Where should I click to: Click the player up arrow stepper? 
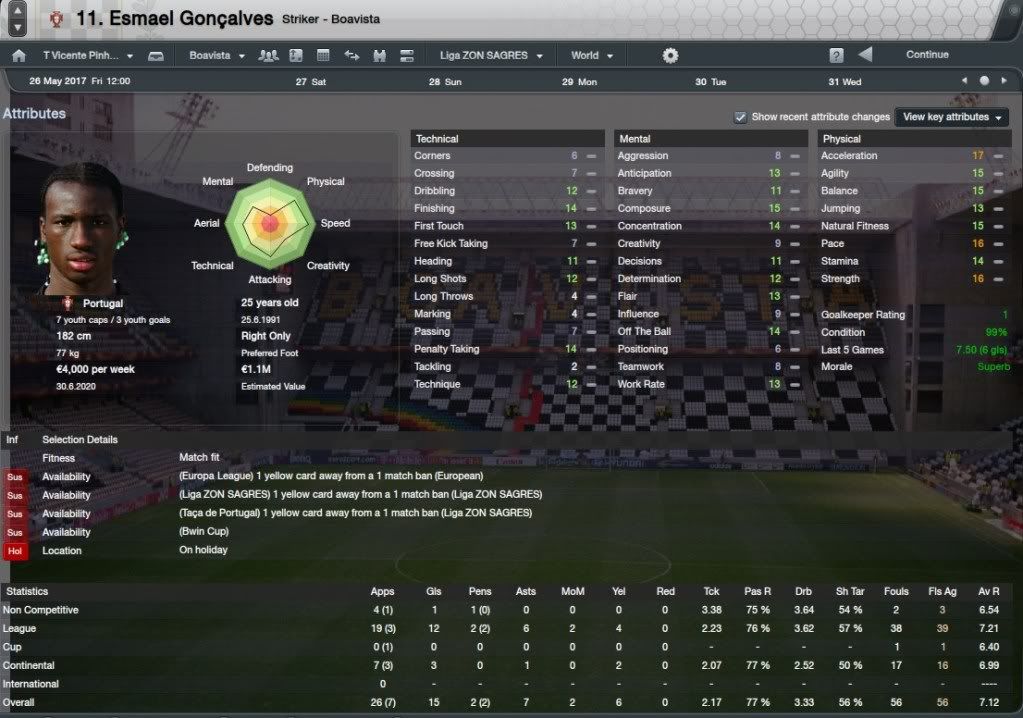(18, 11)
